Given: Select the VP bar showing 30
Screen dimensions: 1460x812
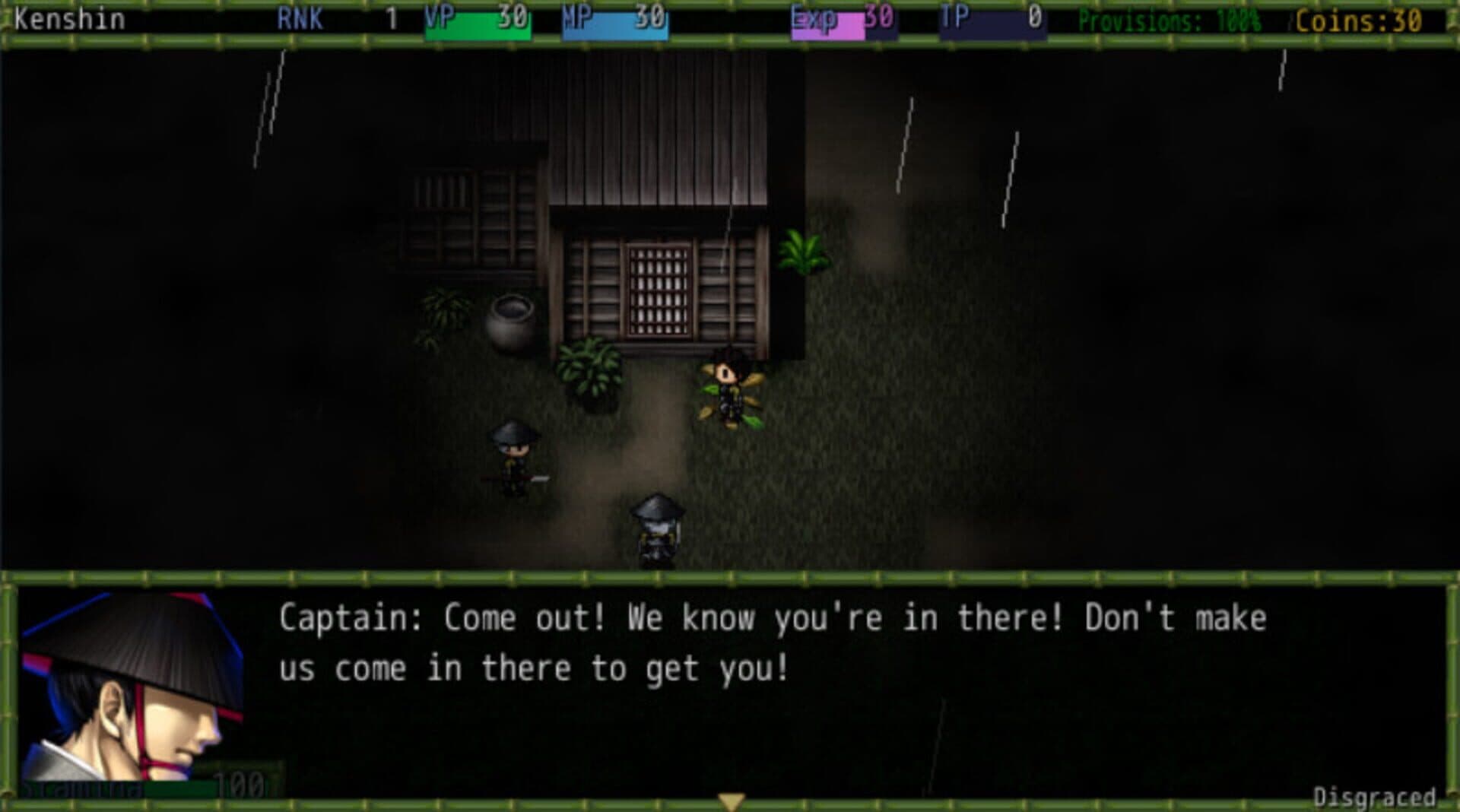Looking at the screenshot, I should coord(479,21).
